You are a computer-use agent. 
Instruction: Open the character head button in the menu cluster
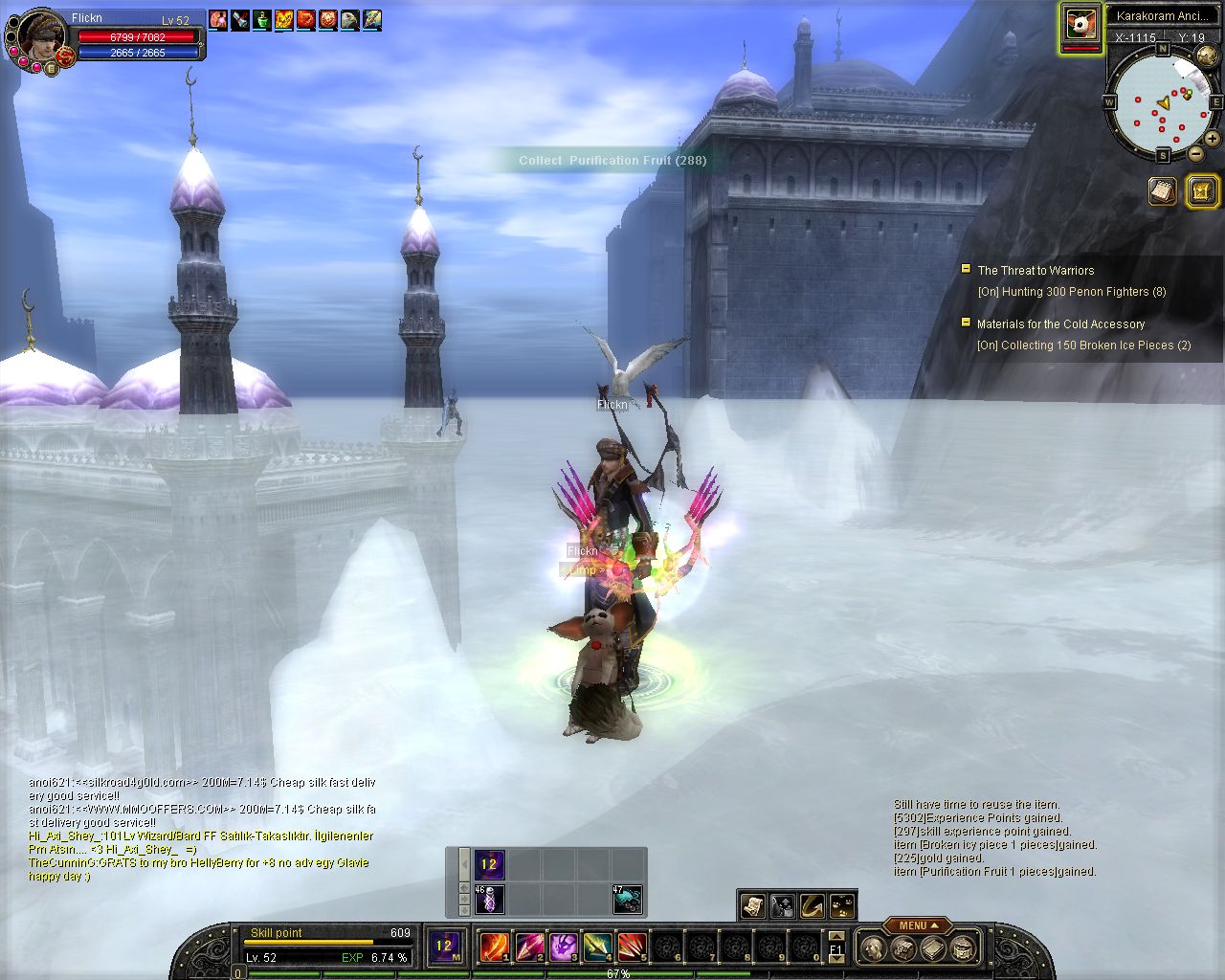point(873,948)
